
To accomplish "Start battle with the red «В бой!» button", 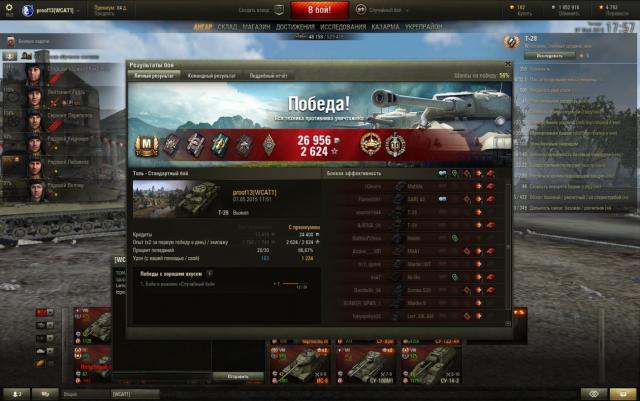I will [320, 9].
